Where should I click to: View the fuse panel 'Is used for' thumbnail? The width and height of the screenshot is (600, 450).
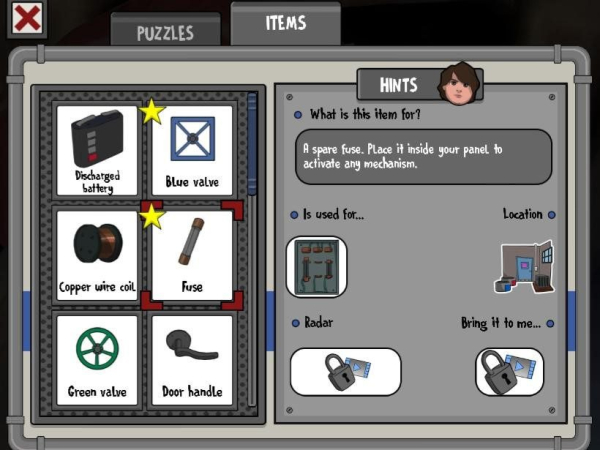click(316, 267)
